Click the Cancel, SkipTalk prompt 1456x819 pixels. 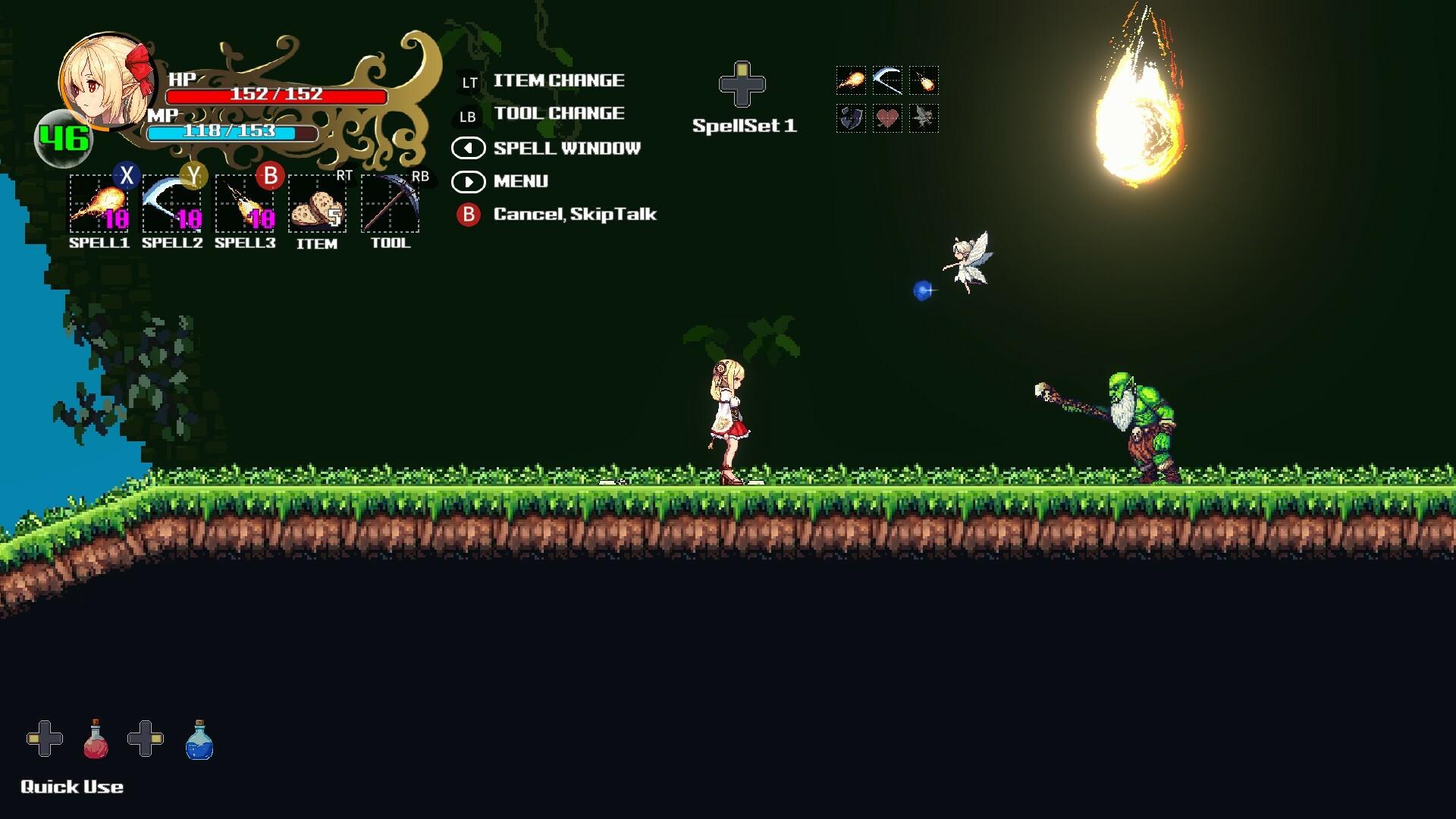pos(575,215)
